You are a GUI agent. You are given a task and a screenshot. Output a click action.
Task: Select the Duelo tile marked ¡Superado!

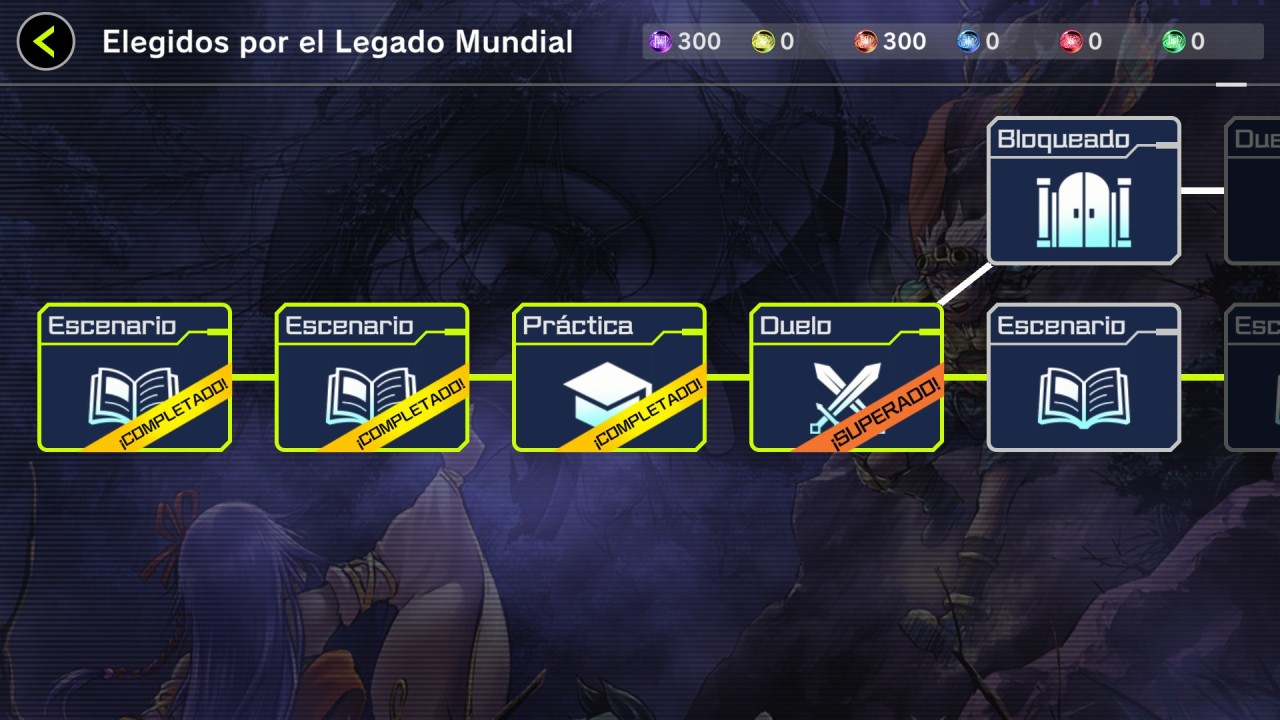pyautogui.click(x=846, y=378)
